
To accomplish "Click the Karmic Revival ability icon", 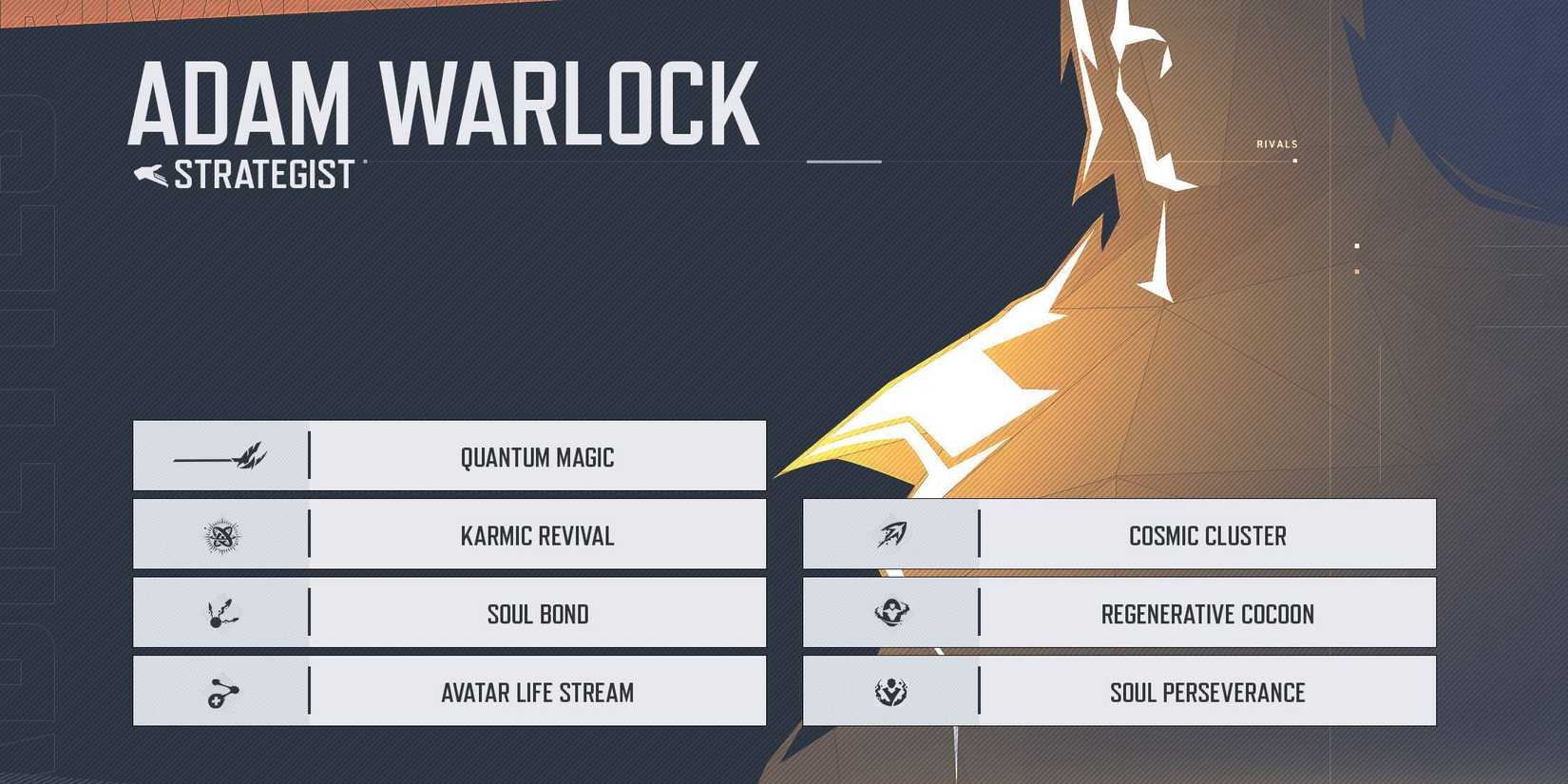I will click(x=222, y=534).
